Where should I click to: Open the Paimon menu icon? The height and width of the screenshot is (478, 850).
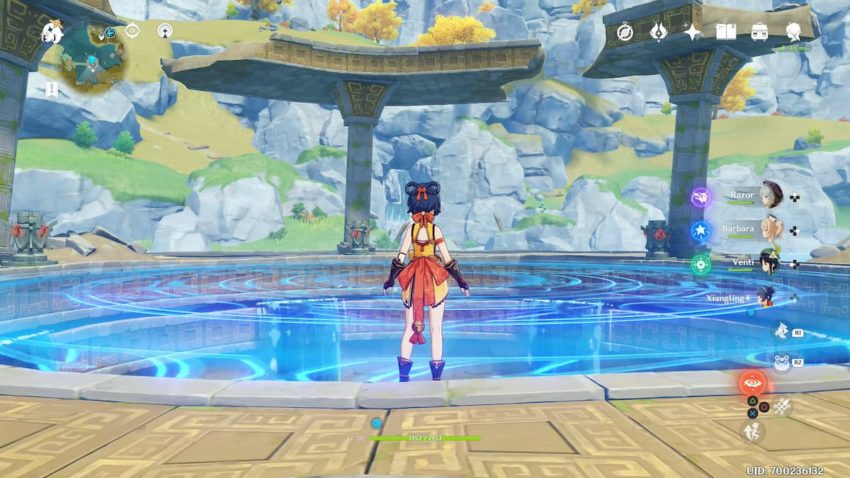52,33
